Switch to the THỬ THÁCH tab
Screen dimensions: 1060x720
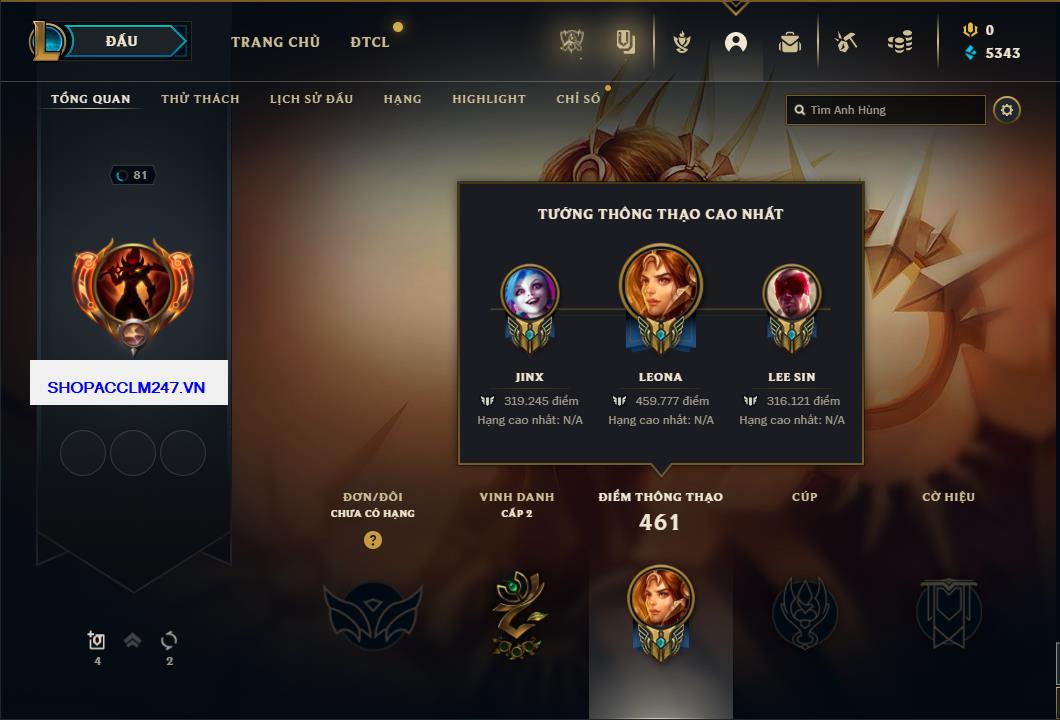pyautogui.click(x=200, y=99)
